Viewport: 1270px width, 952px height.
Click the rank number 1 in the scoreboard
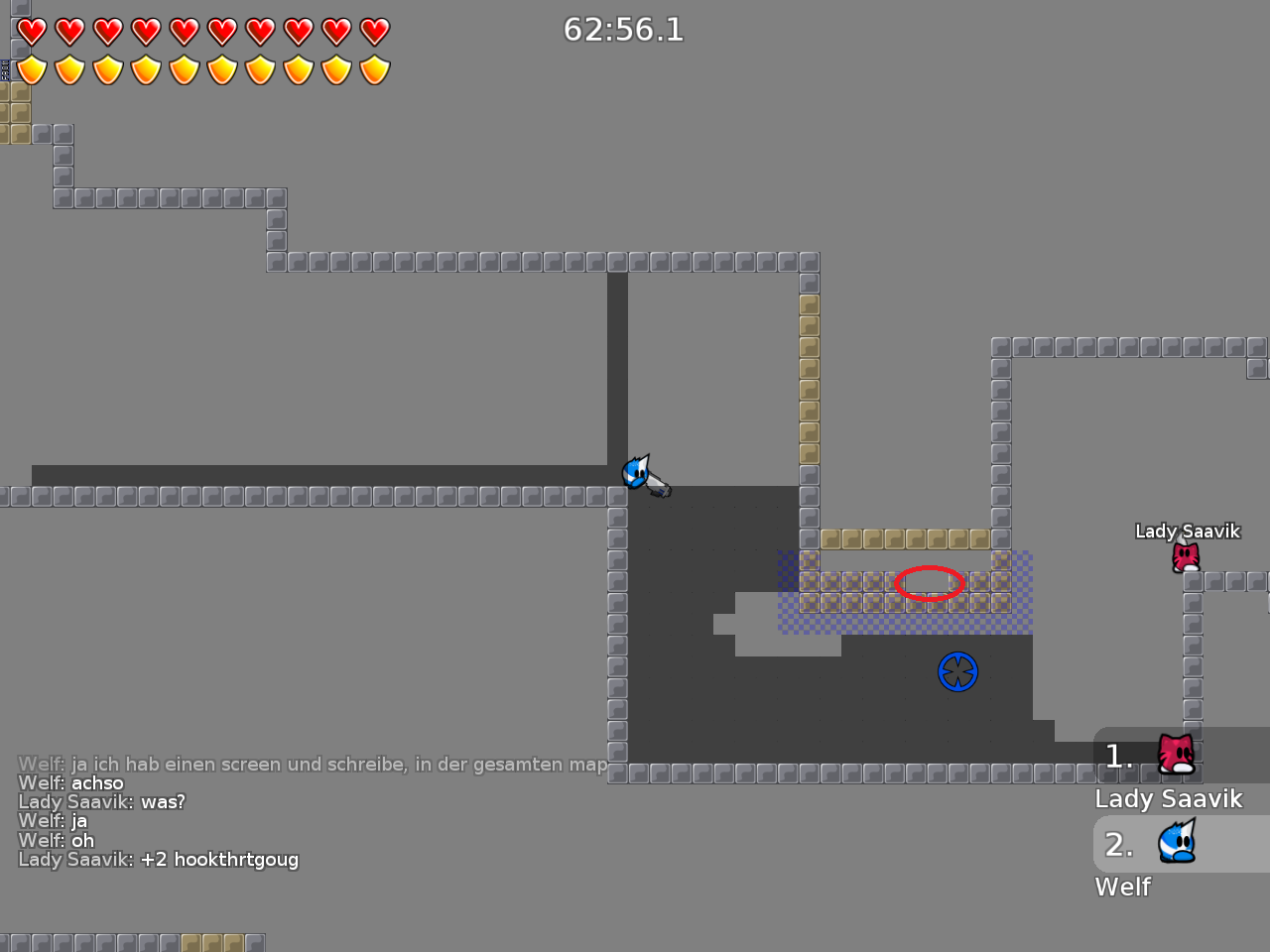1117,757
